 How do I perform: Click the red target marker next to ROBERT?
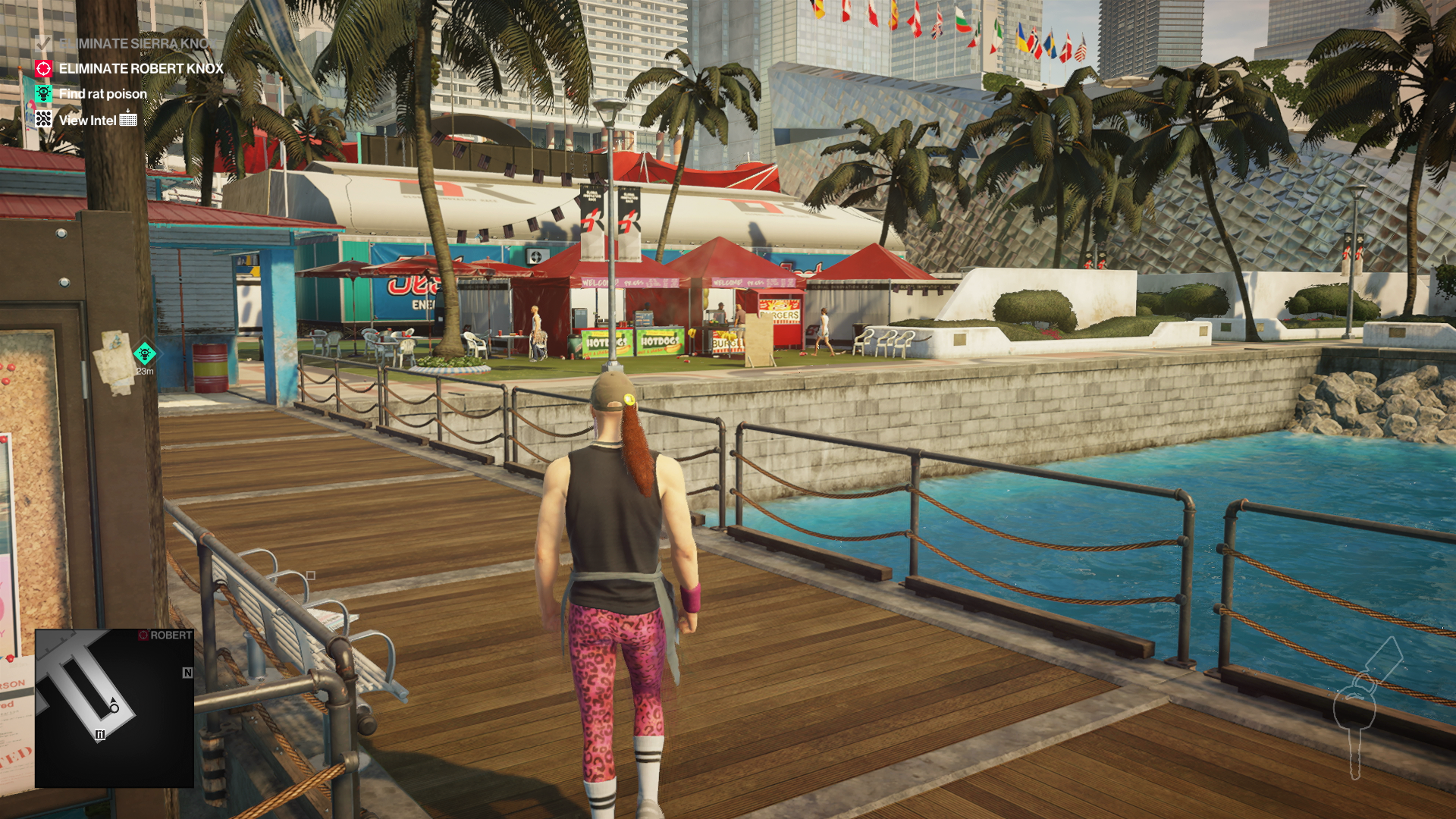pos(144,635)
